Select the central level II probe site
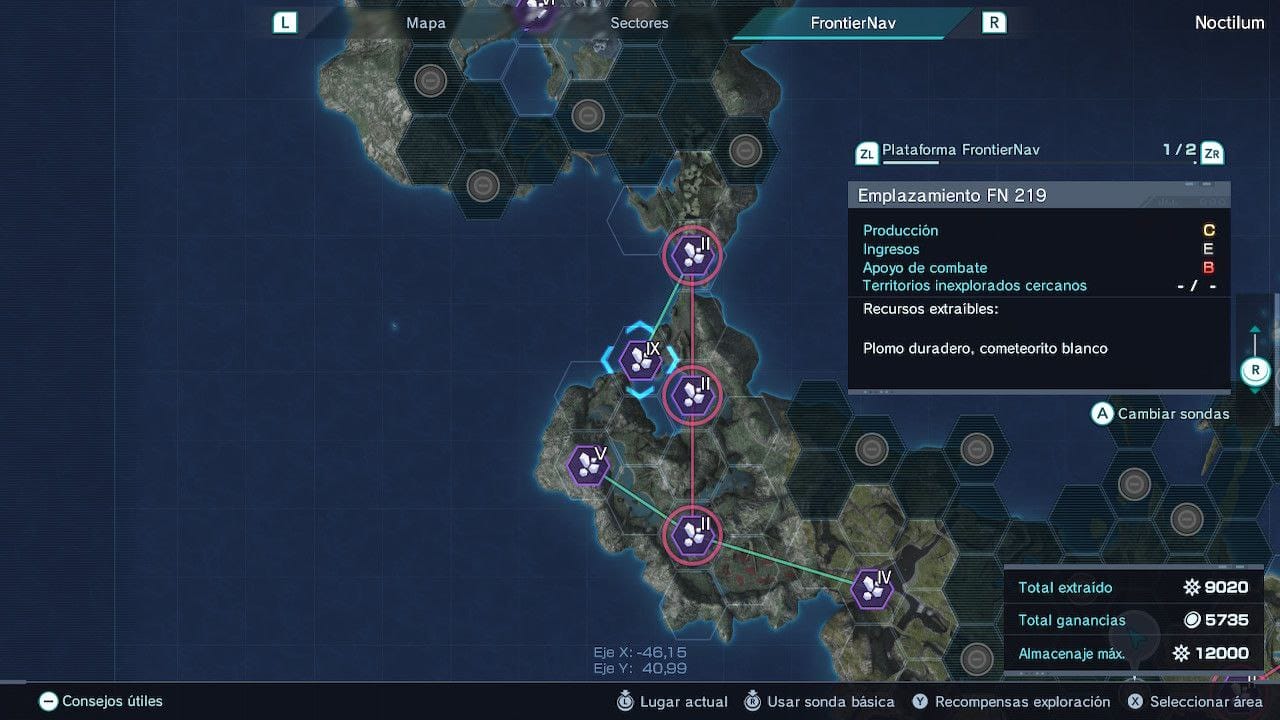 coord(692,395)
